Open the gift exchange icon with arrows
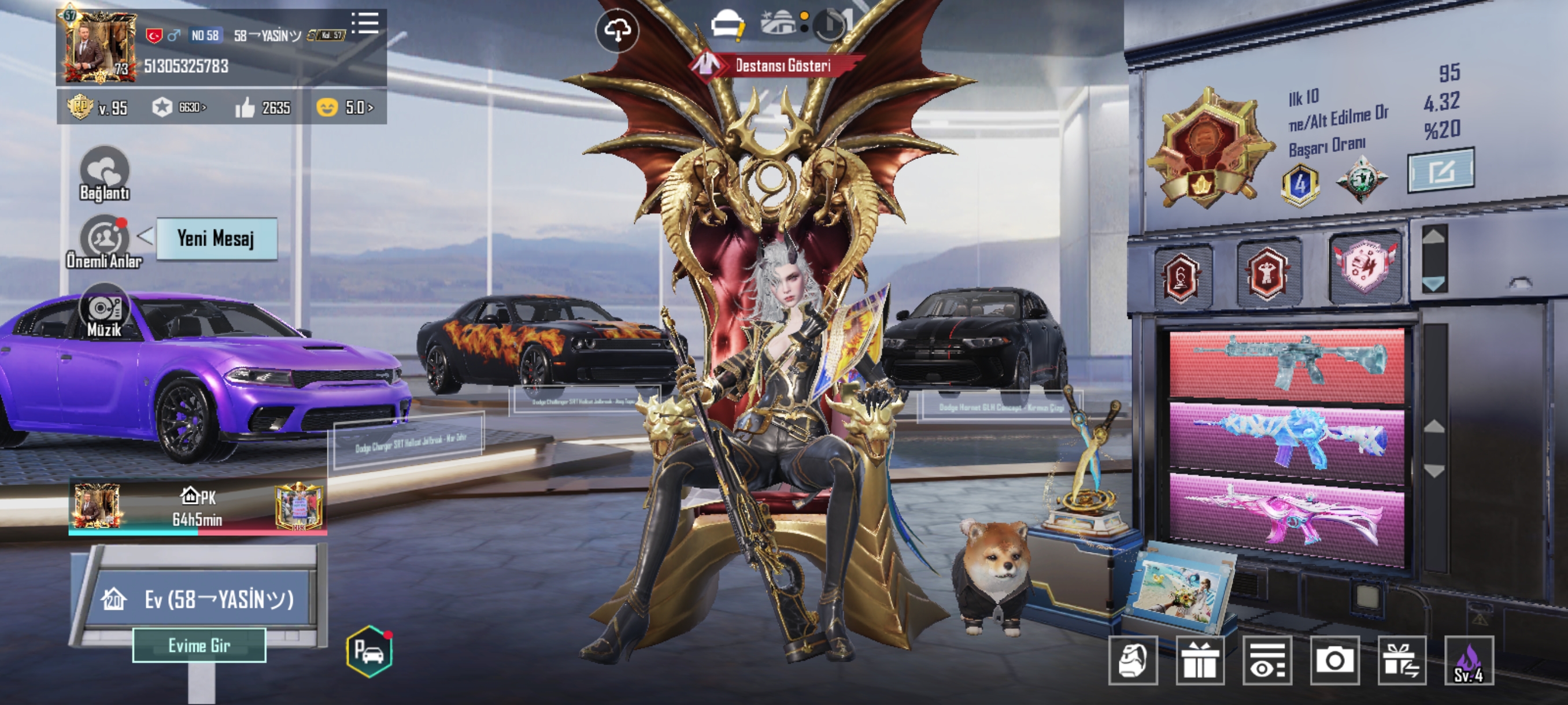 tap(1402, 660)
